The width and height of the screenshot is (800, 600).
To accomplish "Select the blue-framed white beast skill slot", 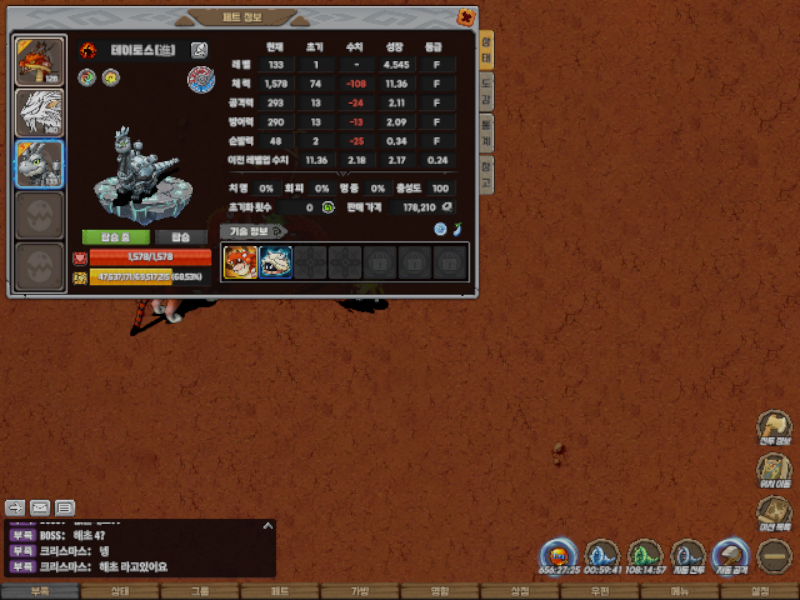I will tap(276, 262).
